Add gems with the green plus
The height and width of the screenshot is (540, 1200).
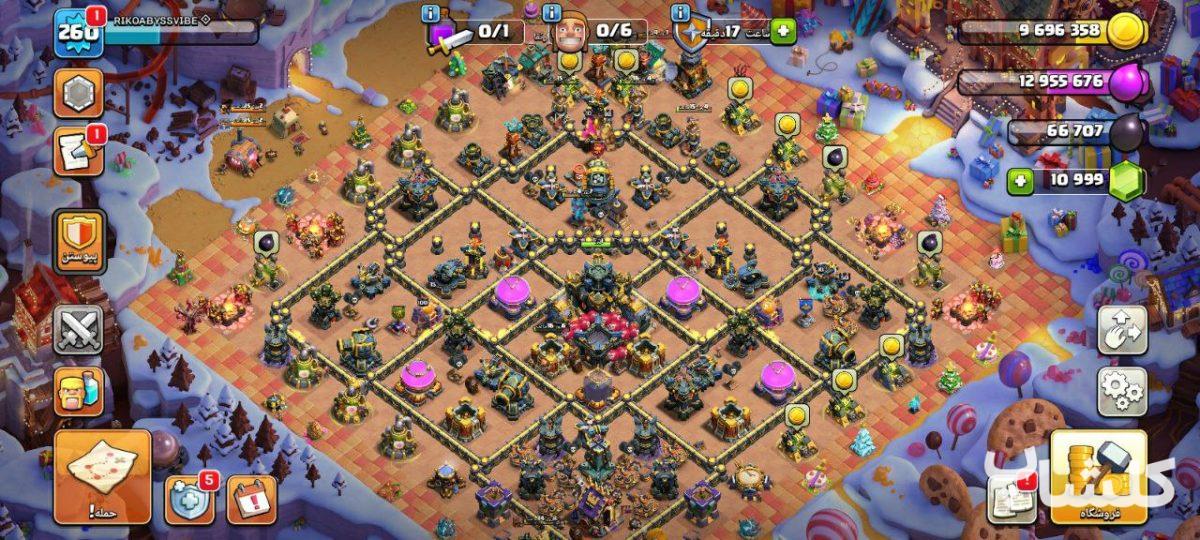click(1020, 181)
